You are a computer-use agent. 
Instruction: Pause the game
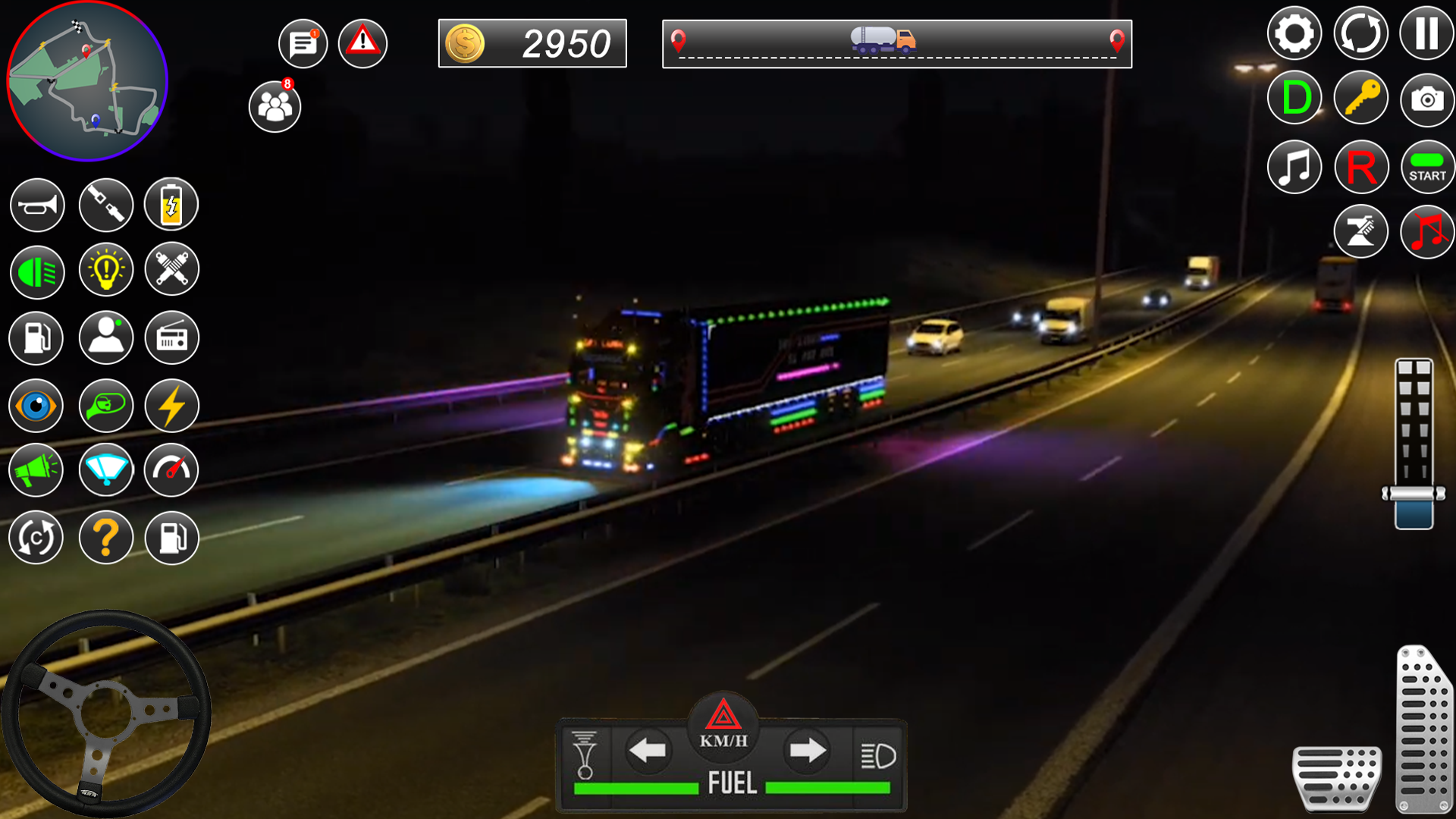pyautogui.click(x=1427, y=33)
